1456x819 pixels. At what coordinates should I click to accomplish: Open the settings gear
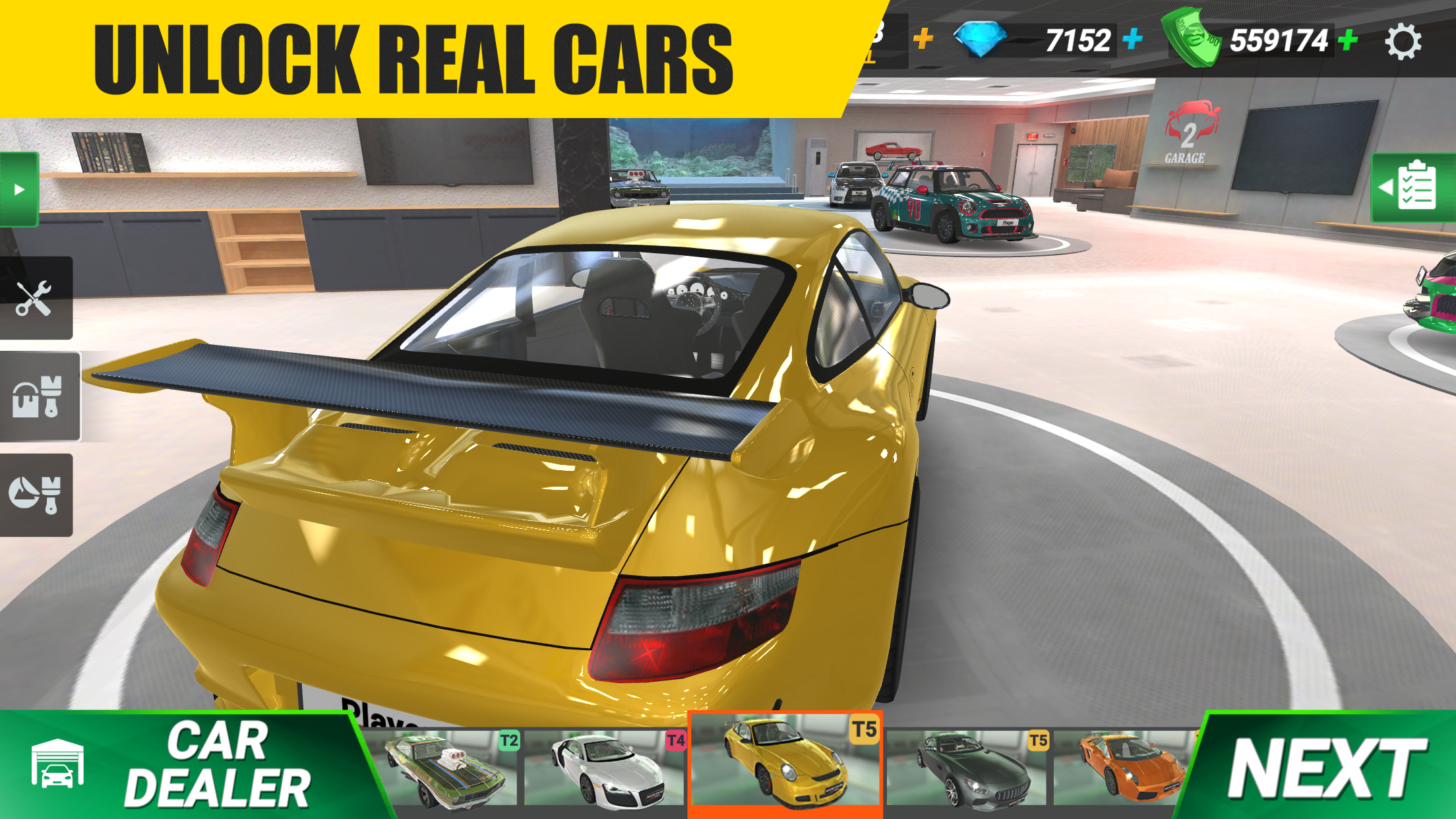pos(1405,41)
